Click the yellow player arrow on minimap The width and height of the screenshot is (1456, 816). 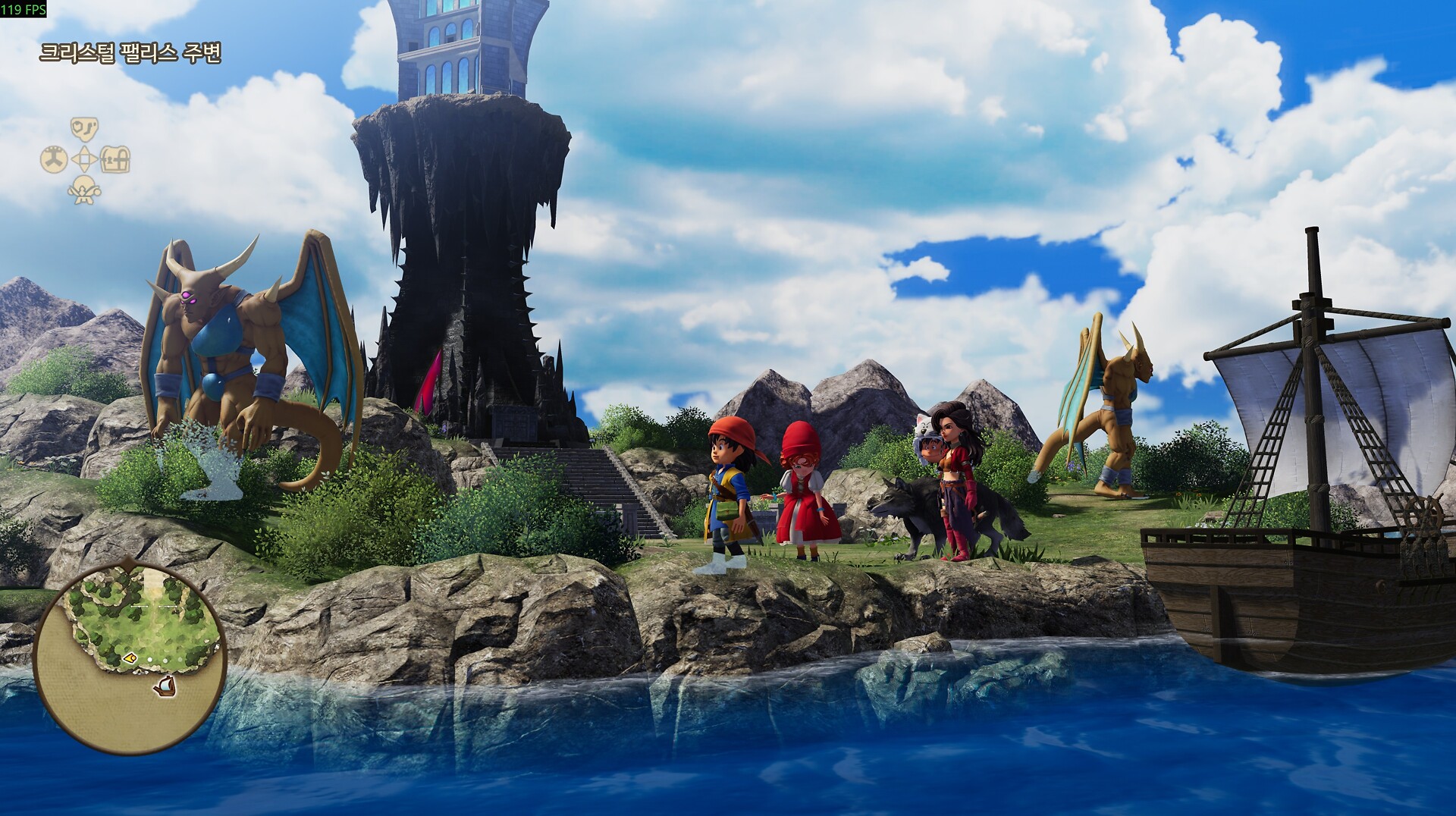[x=130, y=658]
